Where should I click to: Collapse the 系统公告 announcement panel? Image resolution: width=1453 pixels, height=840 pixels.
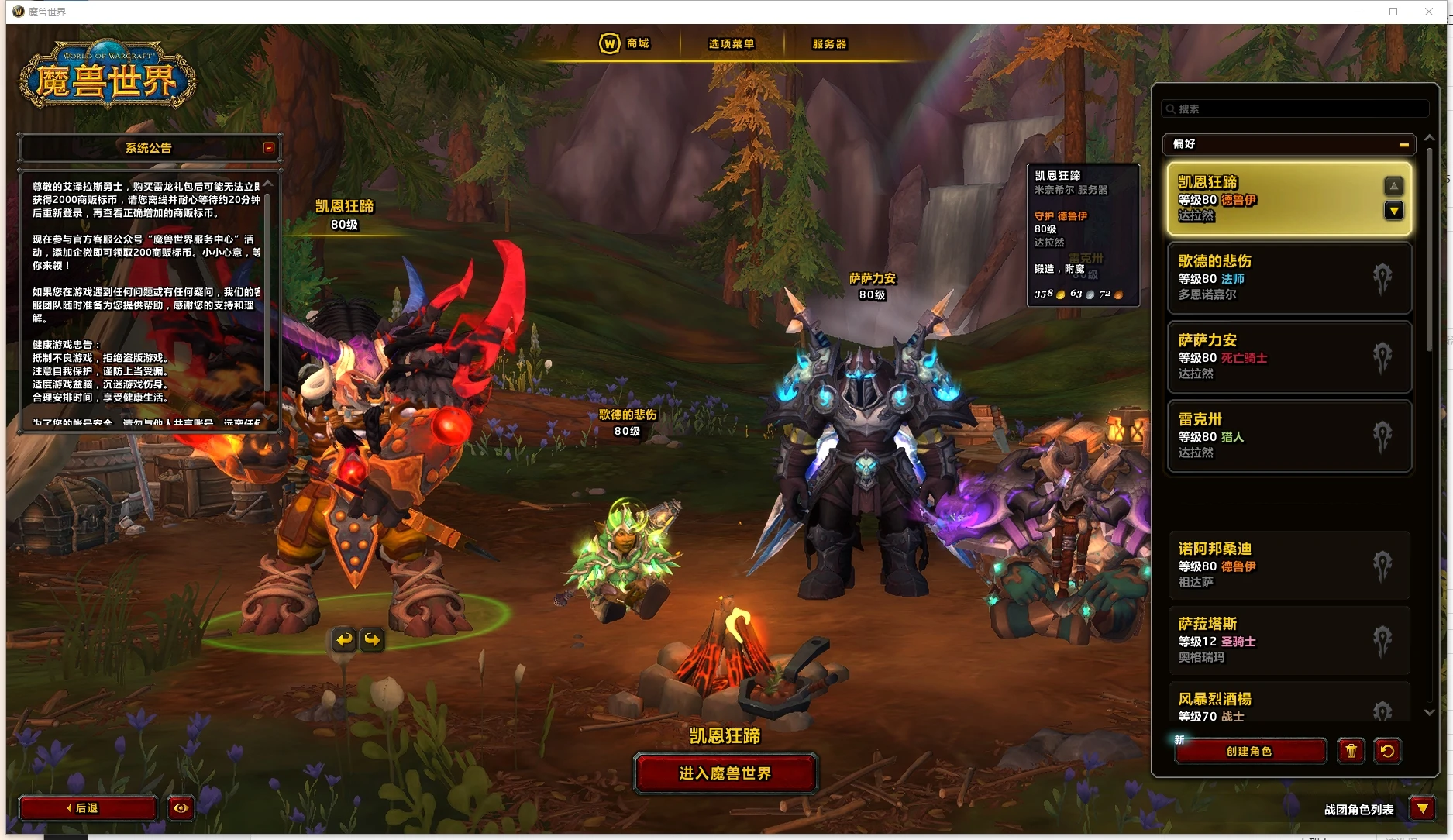(269, 148)
